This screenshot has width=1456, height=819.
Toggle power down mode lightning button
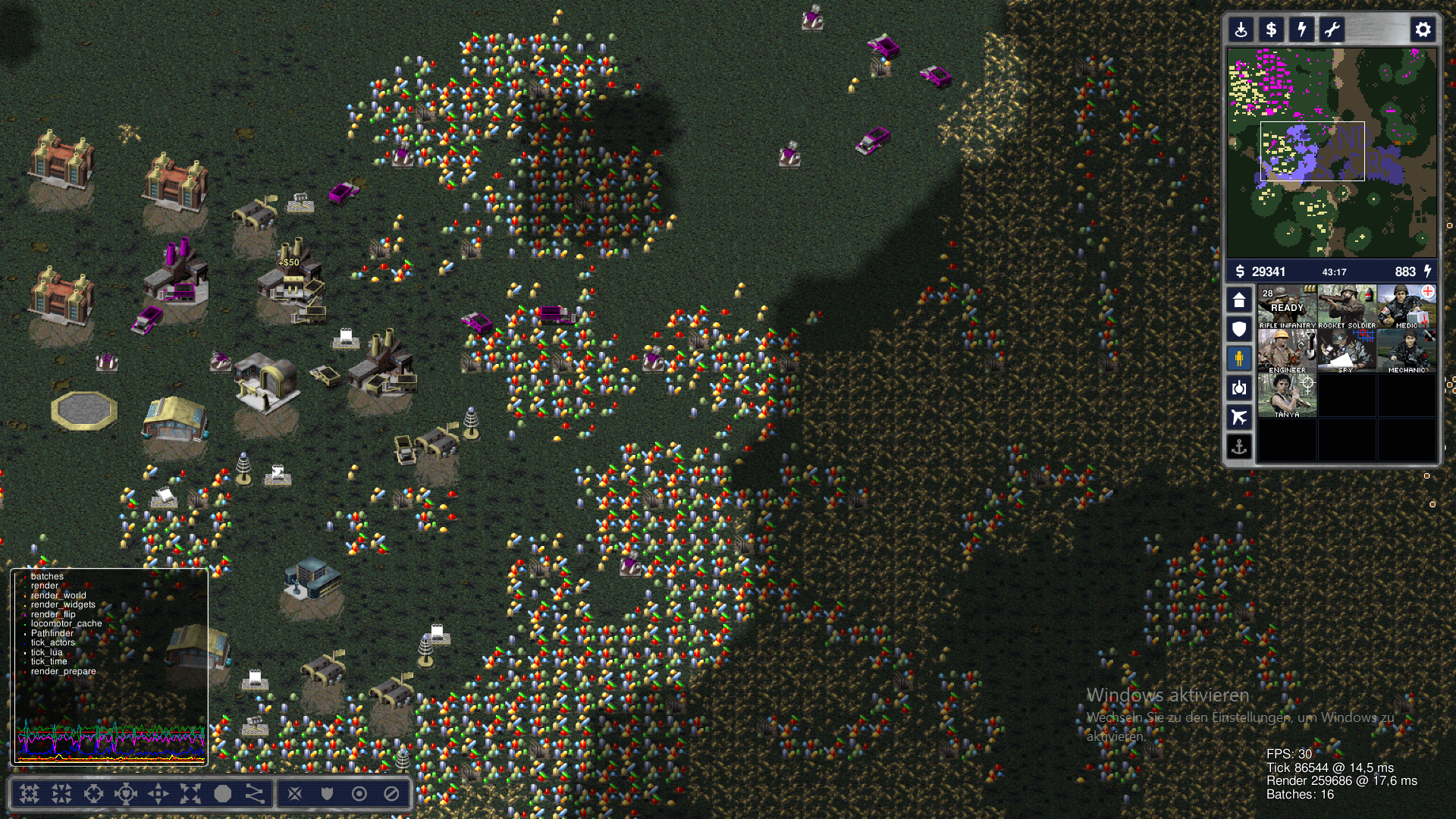(1302, 30)
